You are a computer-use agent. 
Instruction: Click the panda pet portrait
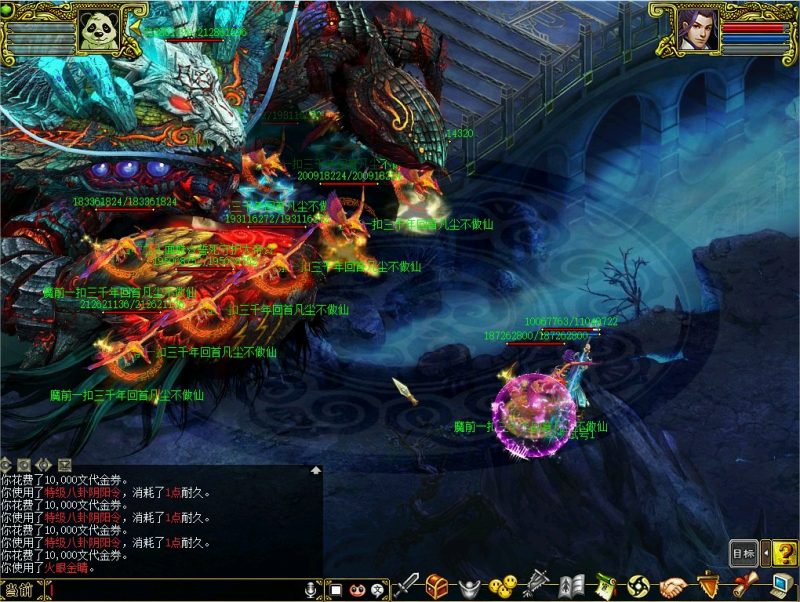pyautogui.click(x=99, y=29)
